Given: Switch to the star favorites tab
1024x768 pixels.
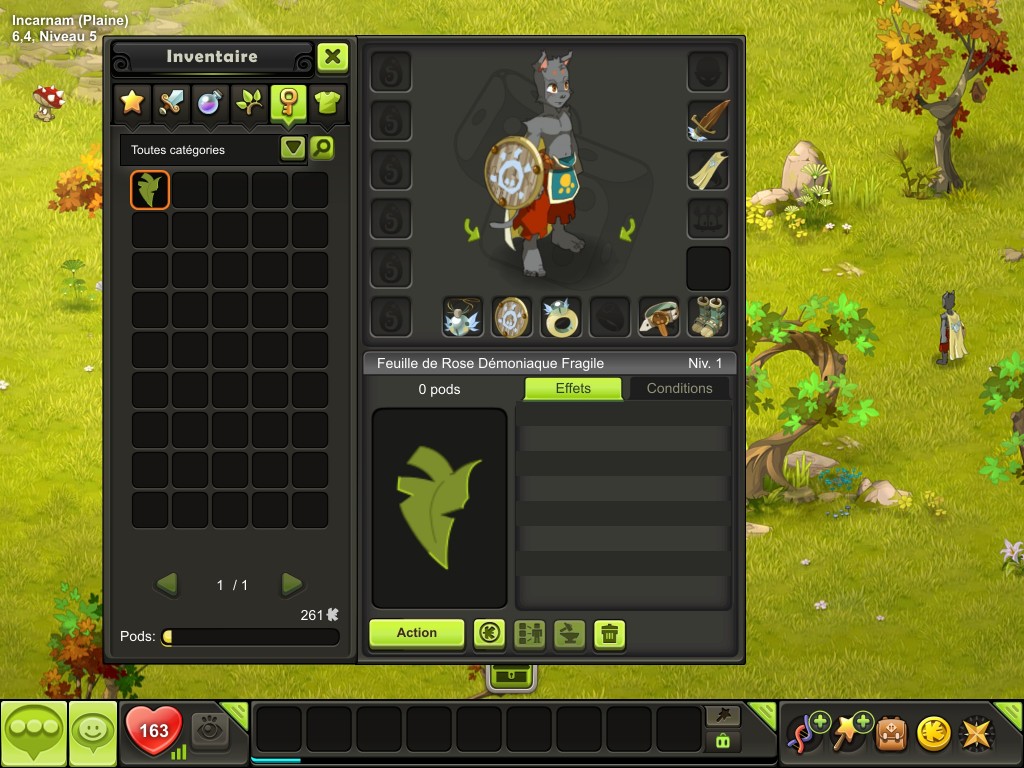Looking at the screenshot, I should coord(132,101).
